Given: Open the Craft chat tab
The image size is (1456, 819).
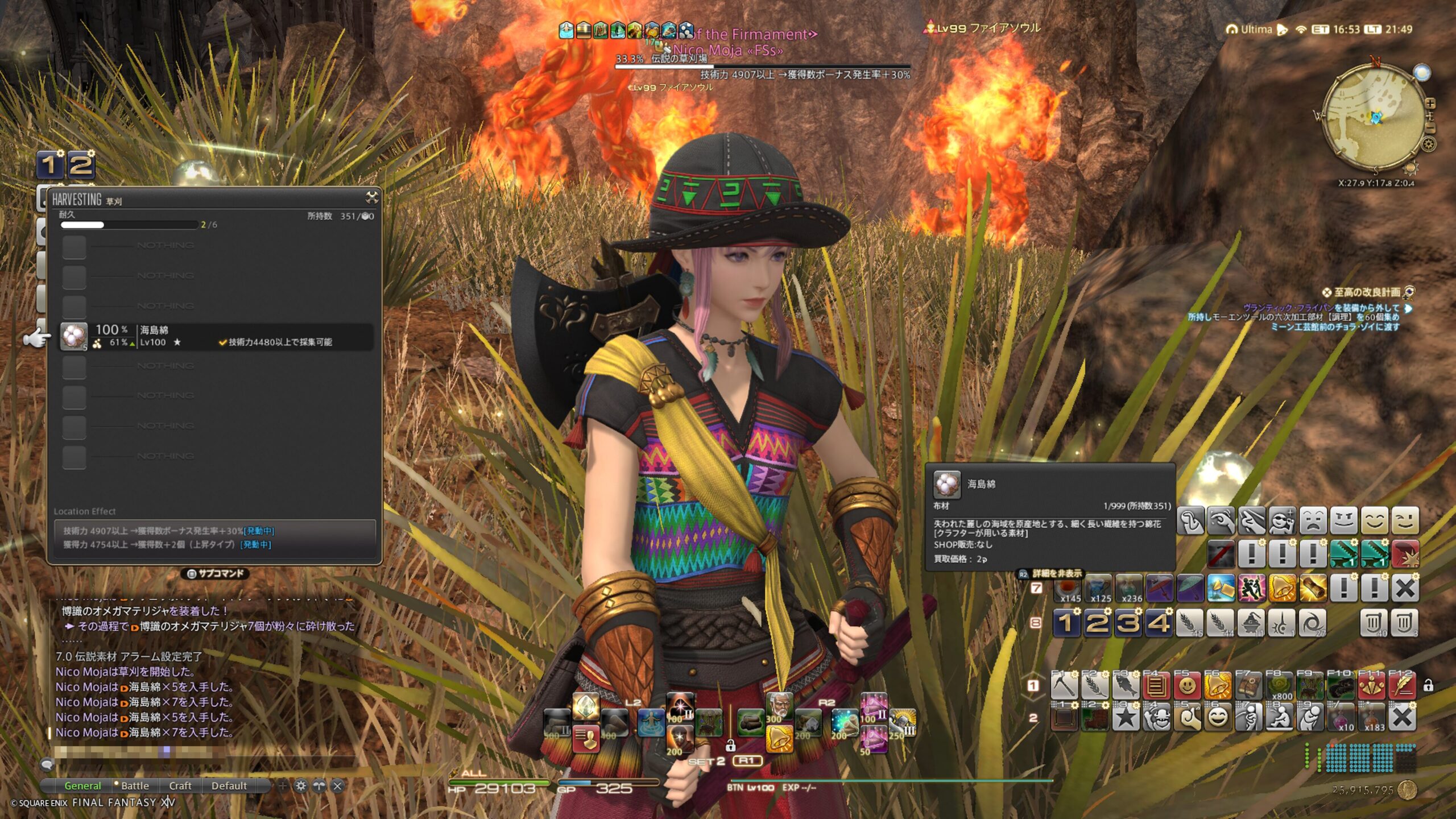Looking at the screenshot, I should pos(180,785).
